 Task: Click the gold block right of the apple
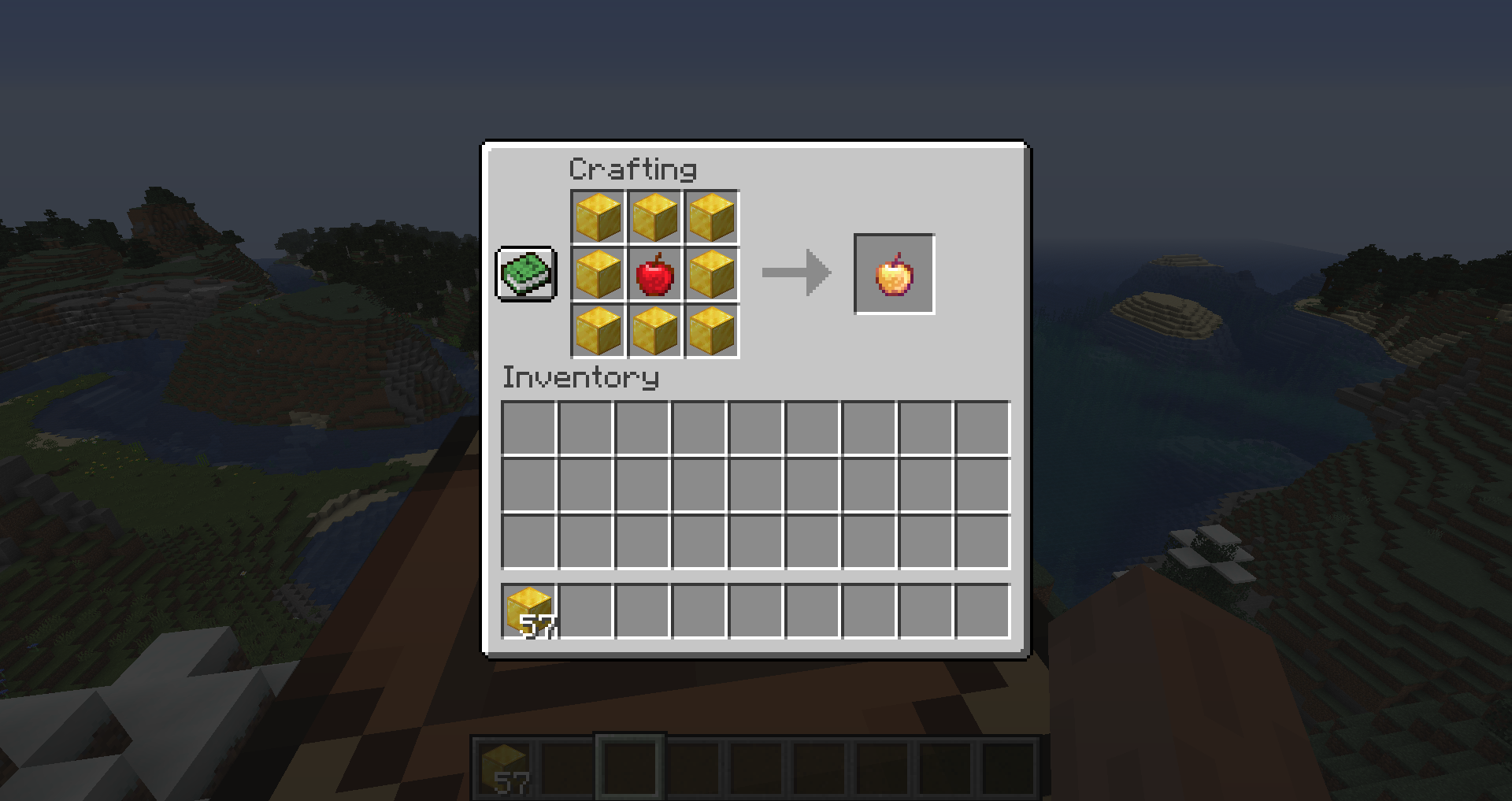coord(712,275)
